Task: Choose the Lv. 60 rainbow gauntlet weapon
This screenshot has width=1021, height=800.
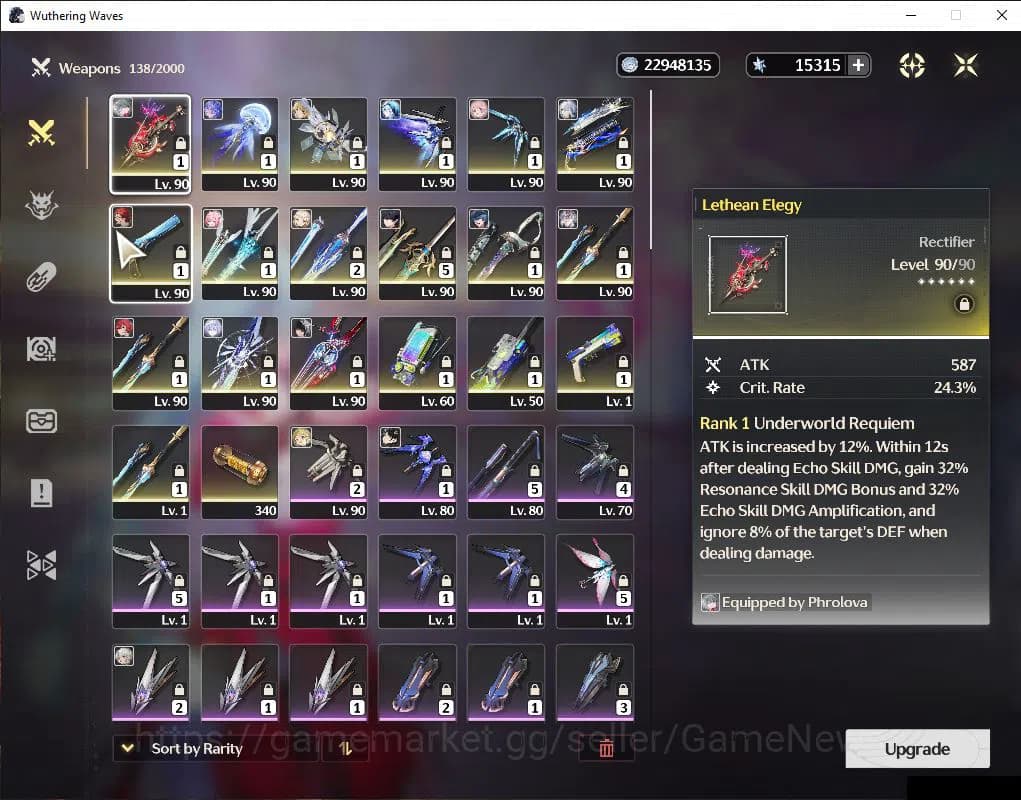Action: pos(417,362)
